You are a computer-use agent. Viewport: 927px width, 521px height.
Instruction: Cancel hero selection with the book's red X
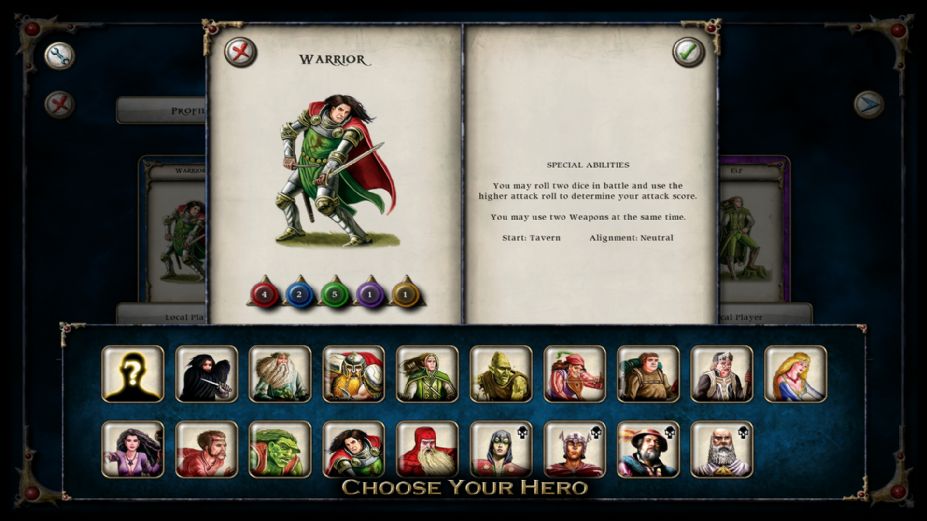[x=240, y=52]
